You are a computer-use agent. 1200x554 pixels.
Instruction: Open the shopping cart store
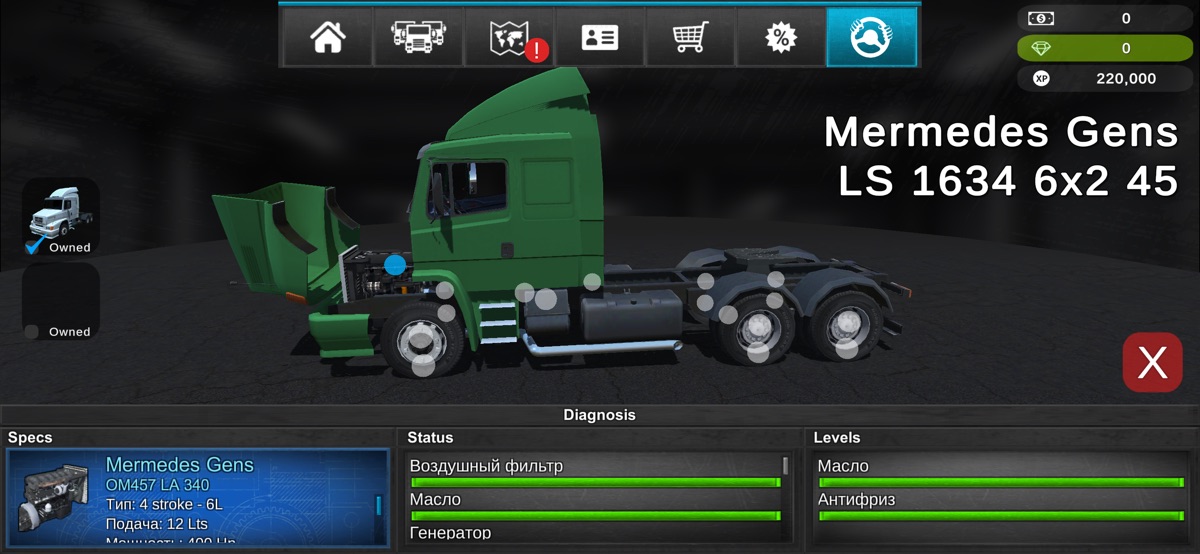point(690,37)
